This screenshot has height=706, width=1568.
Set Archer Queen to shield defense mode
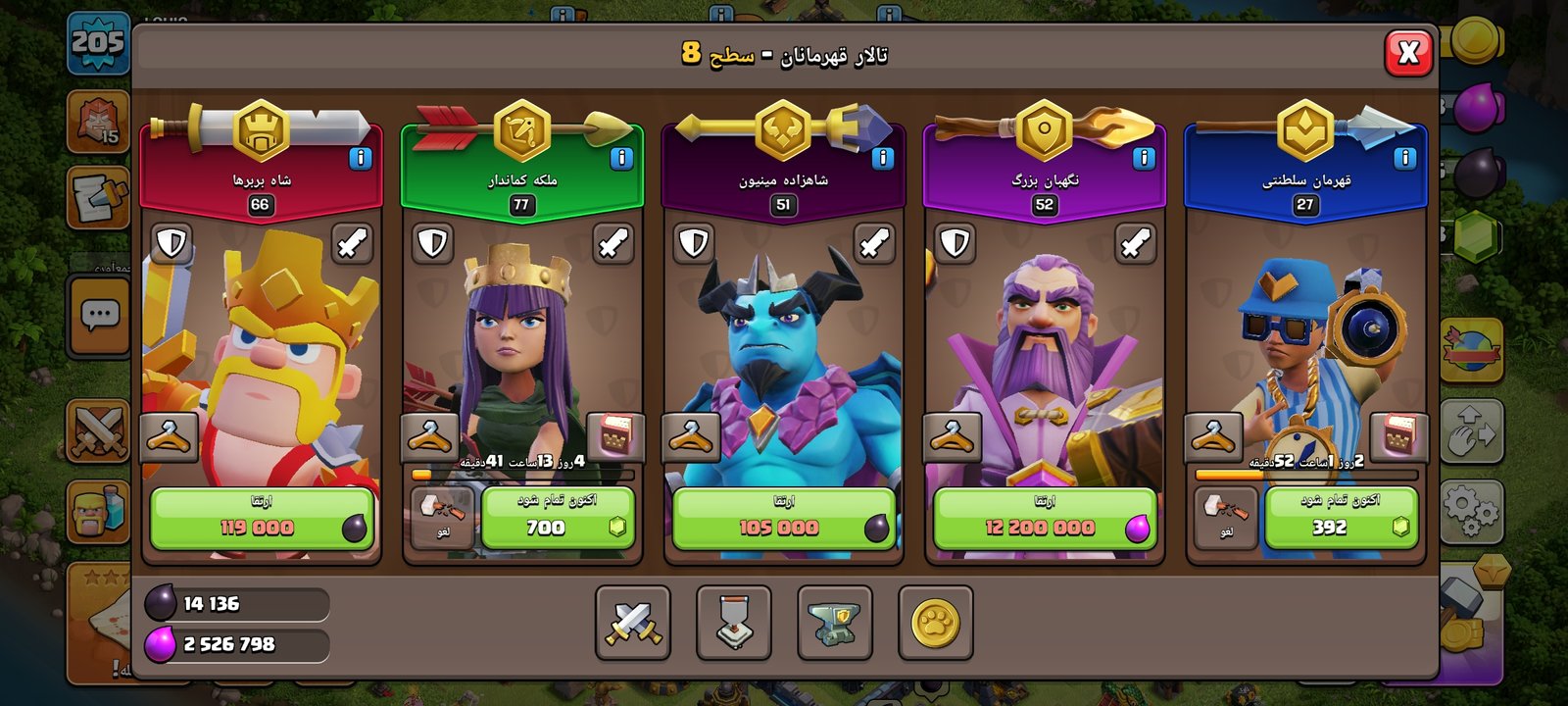point(432,243)
